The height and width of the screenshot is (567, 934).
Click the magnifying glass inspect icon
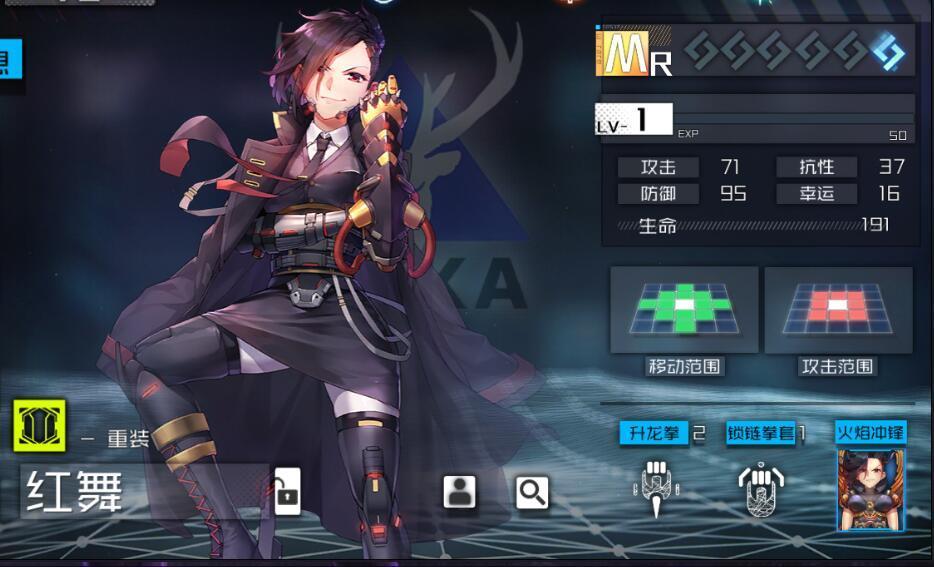coord(532,492)
